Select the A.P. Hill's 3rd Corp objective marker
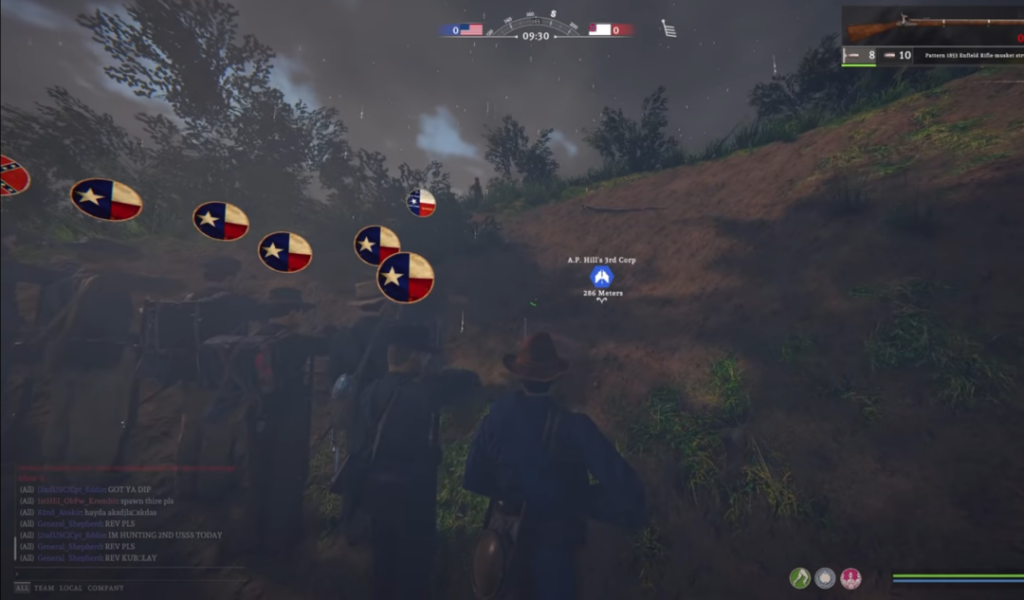The height and width of the screenshot is (600, 1024). point(601,277)
